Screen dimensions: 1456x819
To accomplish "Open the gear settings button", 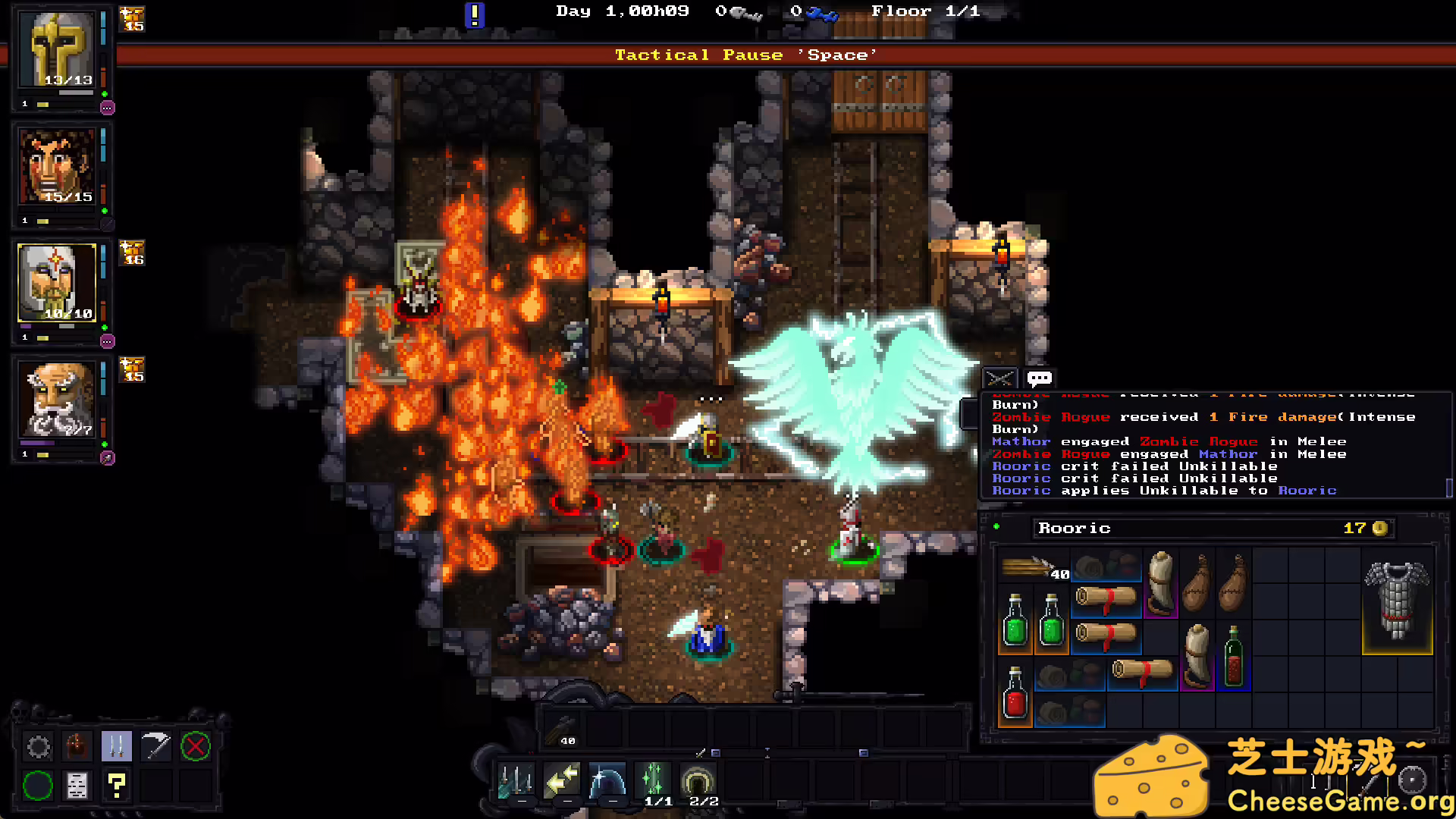I will pyautogui.click(x=39, y=747).
